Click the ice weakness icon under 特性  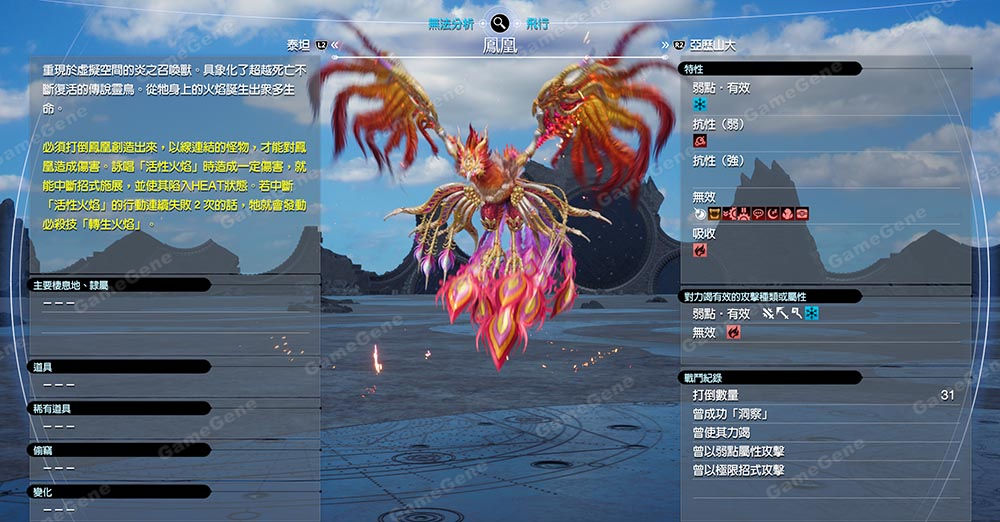(x=700, y=104)
